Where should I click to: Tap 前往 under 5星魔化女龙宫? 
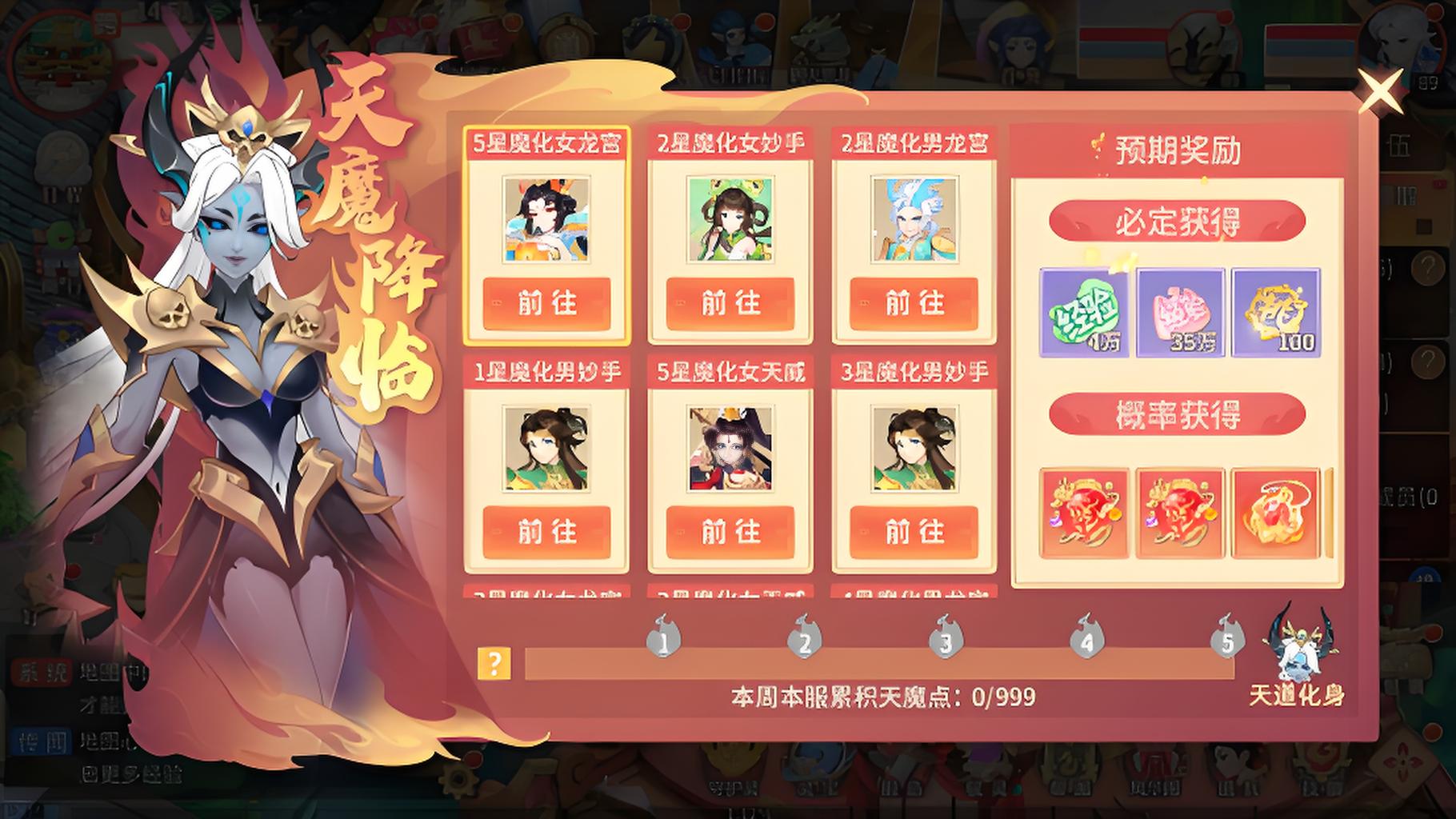(x=547, y=305)
